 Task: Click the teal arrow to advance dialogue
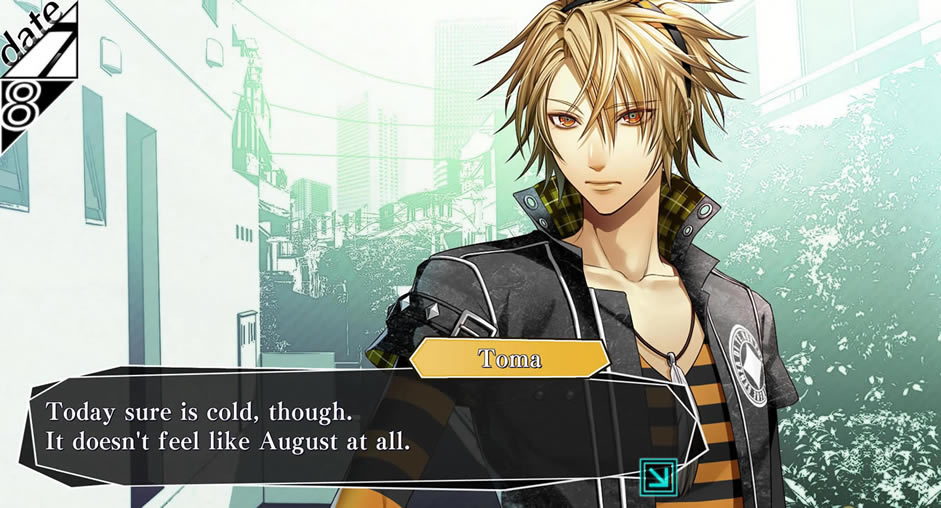click(659, 476)
